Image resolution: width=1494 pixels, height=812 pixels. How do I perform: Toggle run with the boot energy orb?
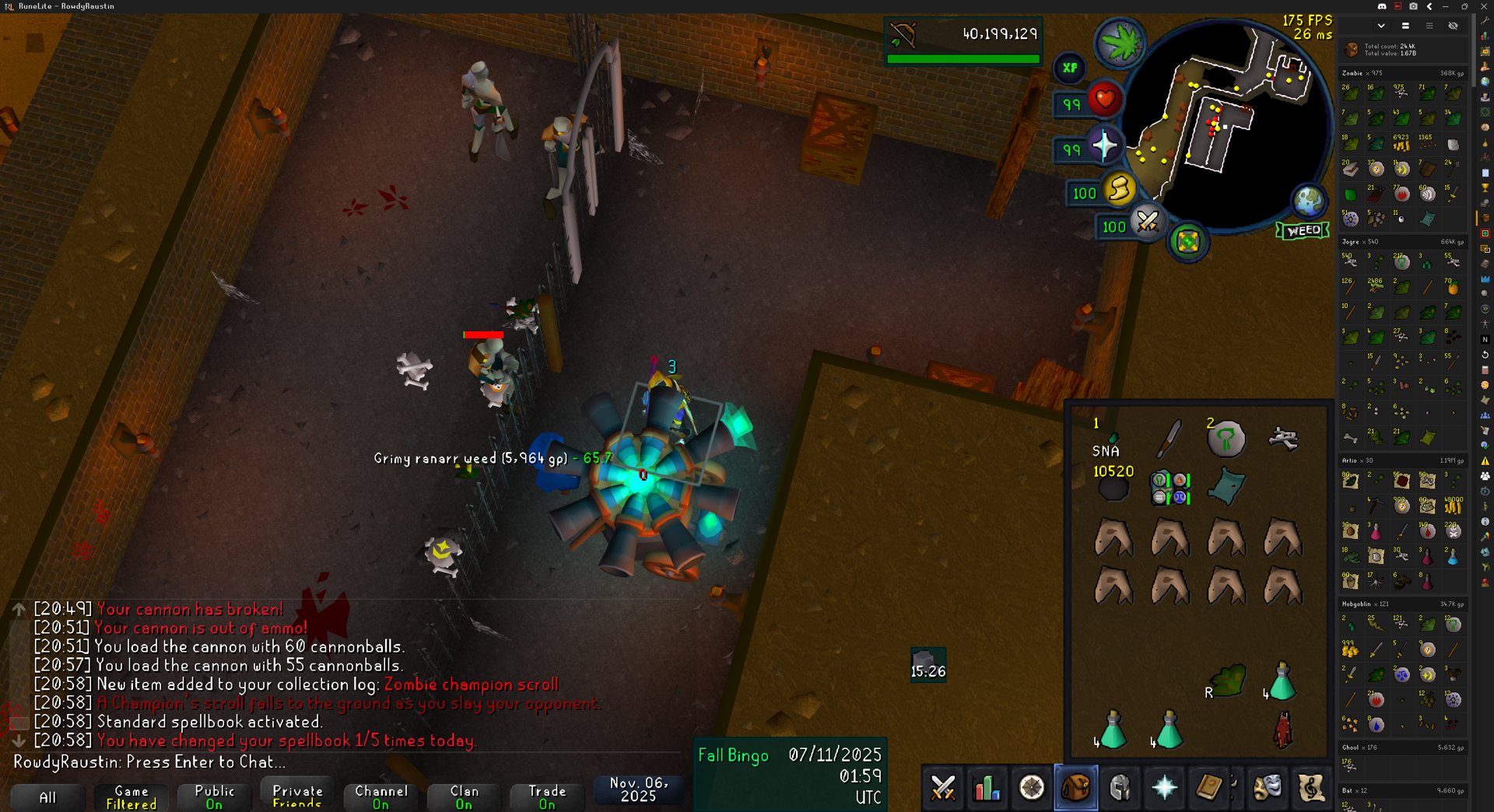coord(1119,189)
